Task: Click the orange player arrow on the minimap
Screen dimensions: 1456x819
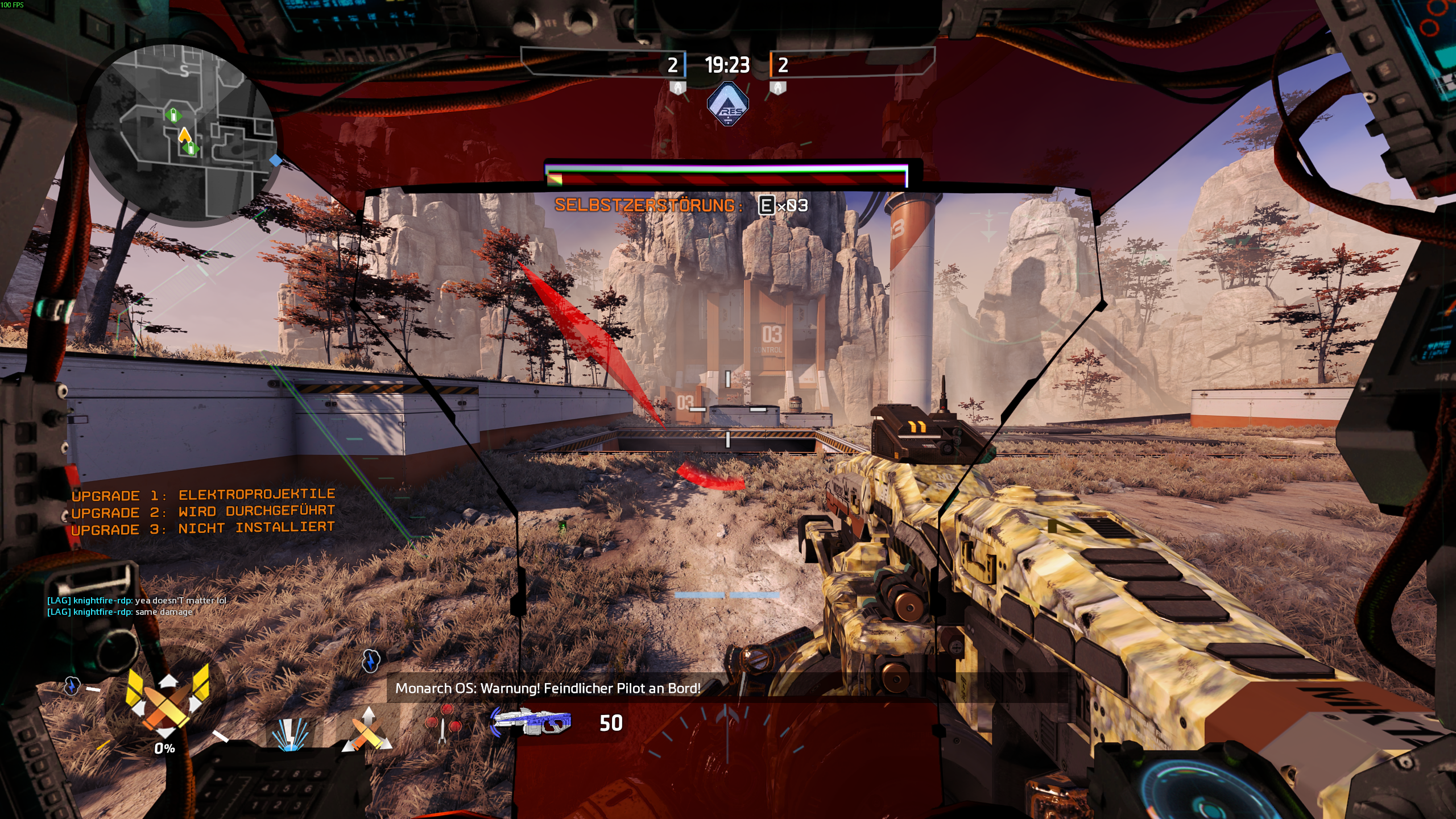Action: coord(184,135)
